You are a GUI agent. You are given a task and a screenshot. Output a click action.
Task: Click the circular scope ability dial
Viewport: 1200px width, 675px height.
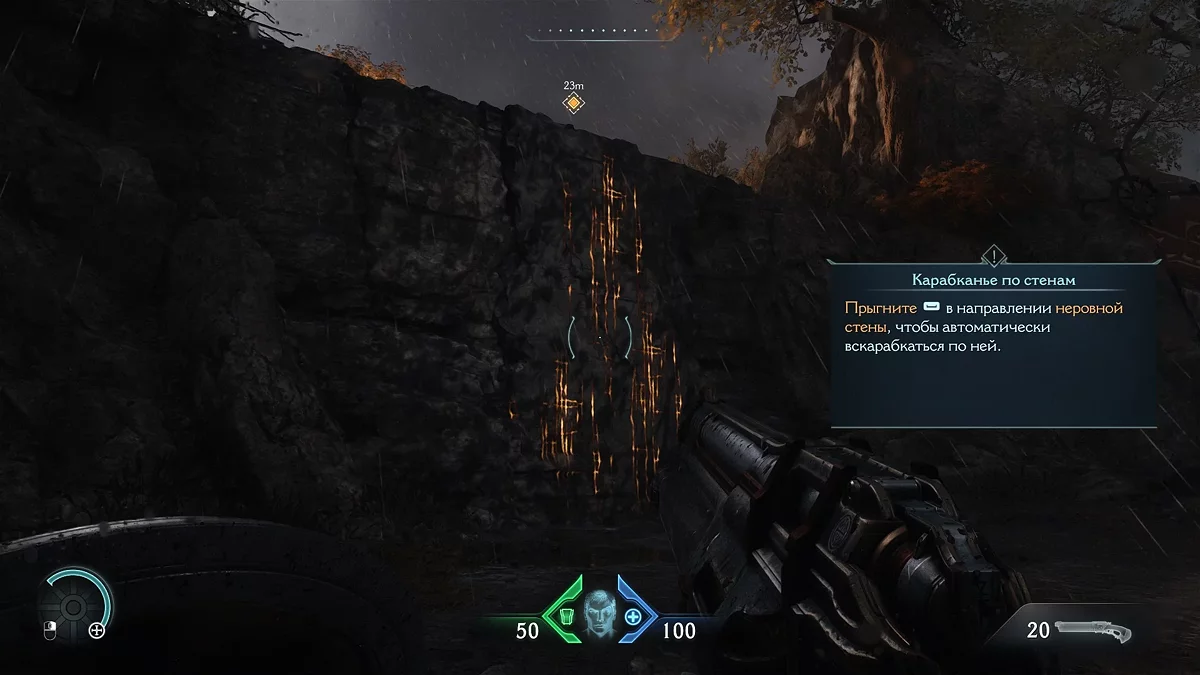click(74, 606)
